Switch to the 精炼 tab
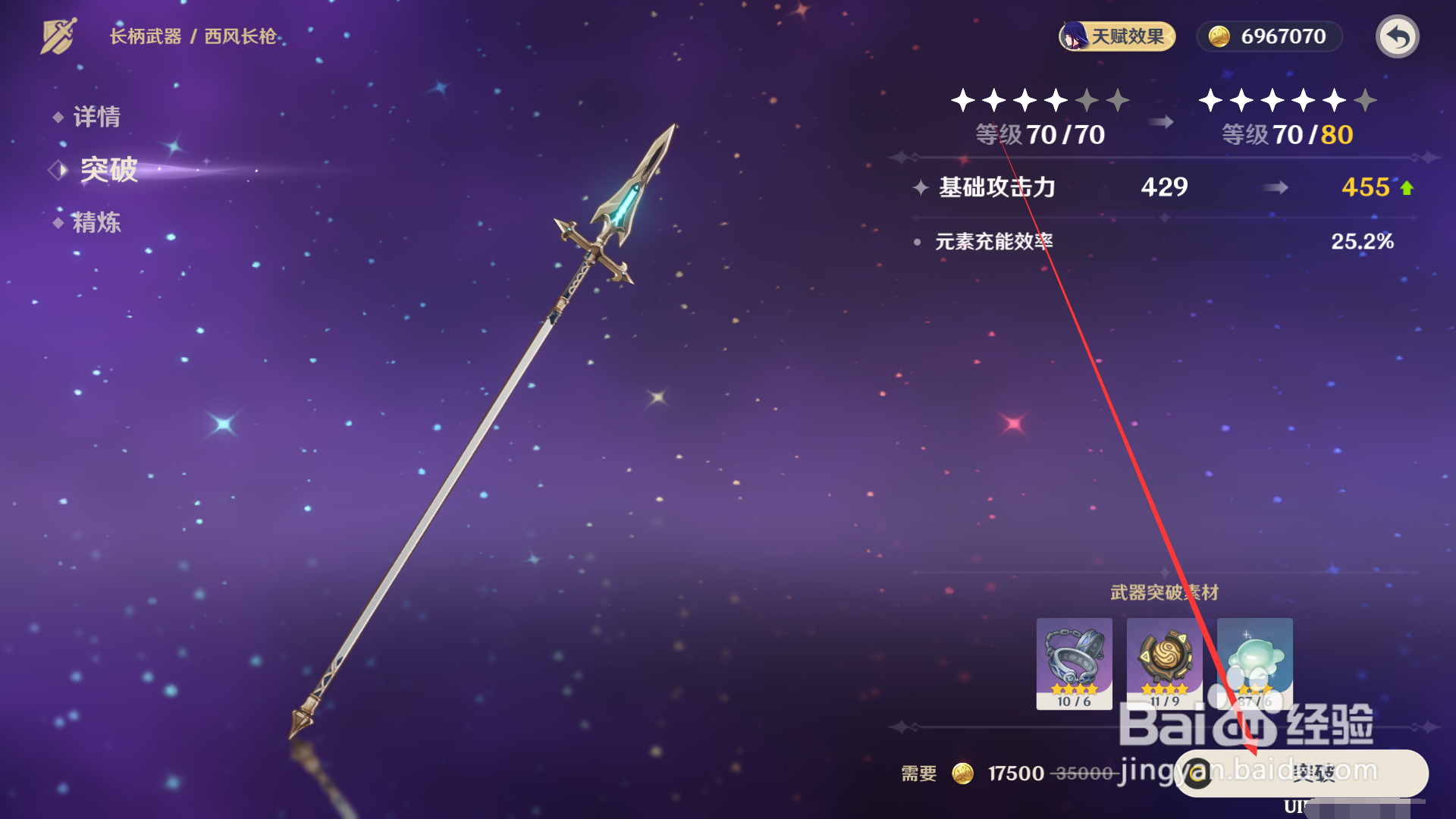 (98, 223)
